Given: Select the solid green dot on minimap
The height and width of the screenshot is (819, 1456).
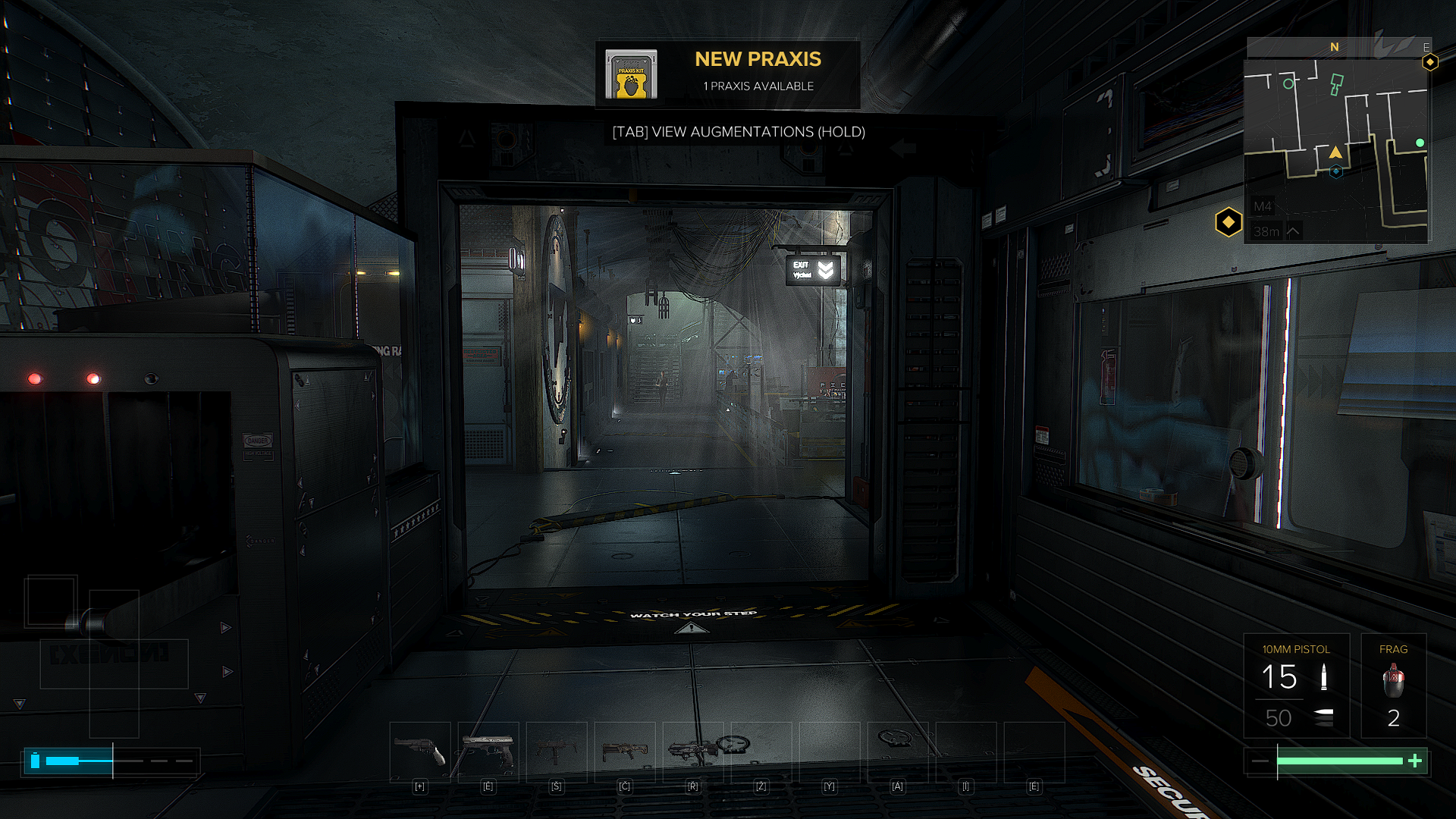Looking at the screenshot, I should coord(1420,143).
